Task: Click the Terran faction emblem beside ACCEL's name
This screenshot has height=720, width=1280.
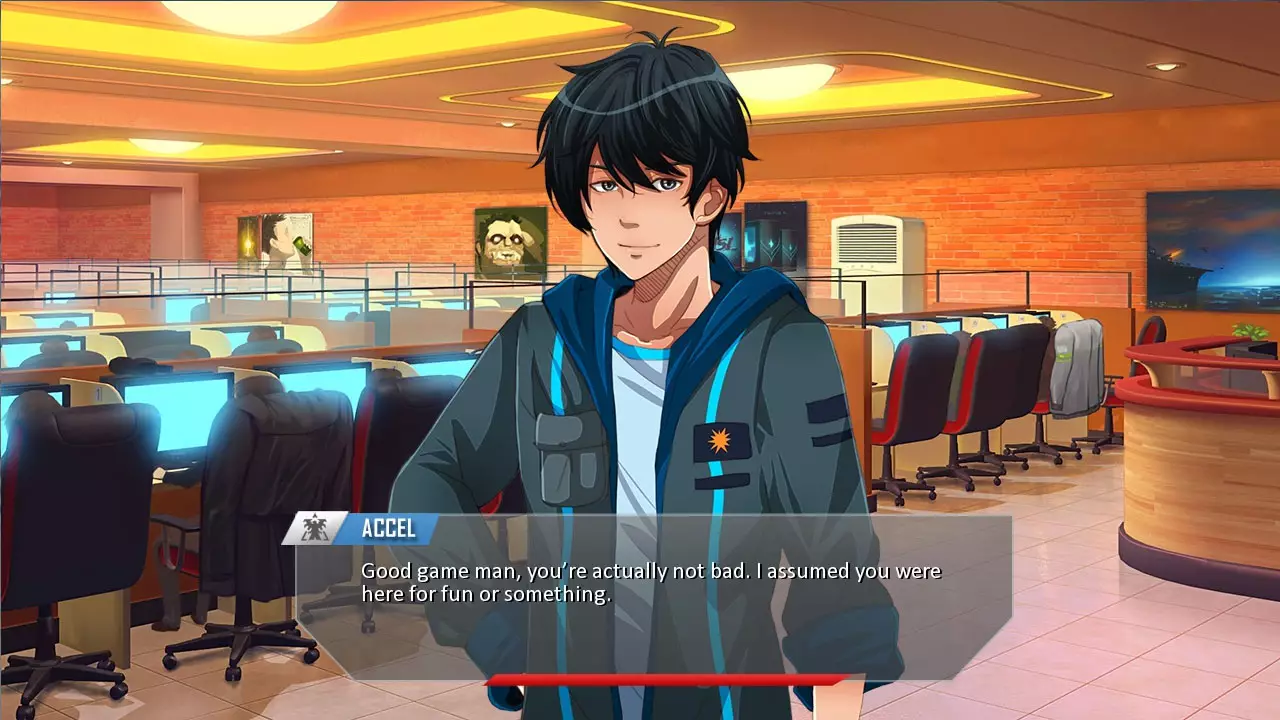Action: click(x=315, y=529)
